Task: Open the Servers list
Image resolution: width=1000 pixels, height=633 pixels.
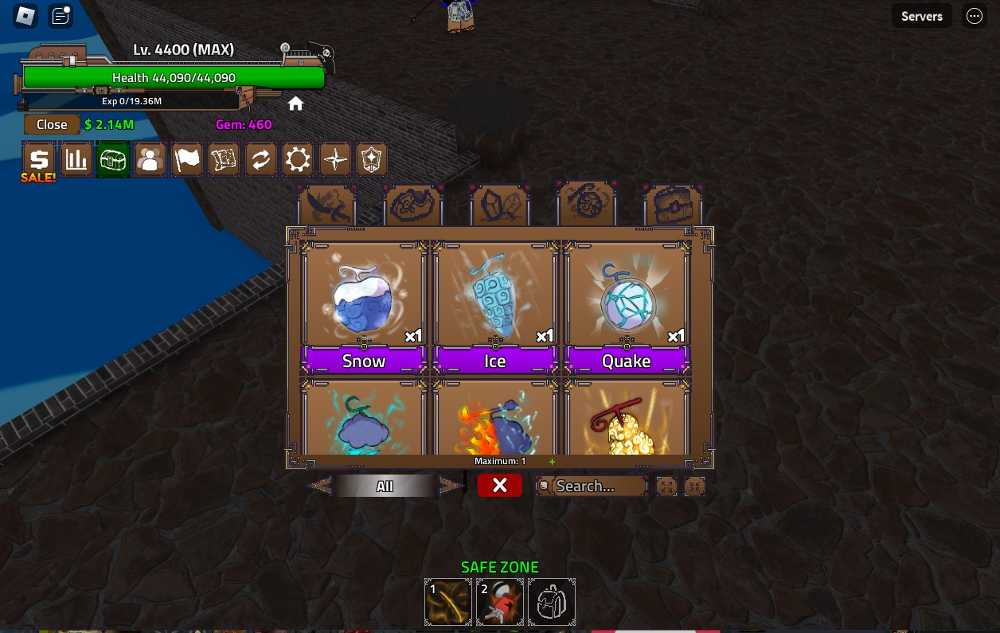Action: coord(921,16)
